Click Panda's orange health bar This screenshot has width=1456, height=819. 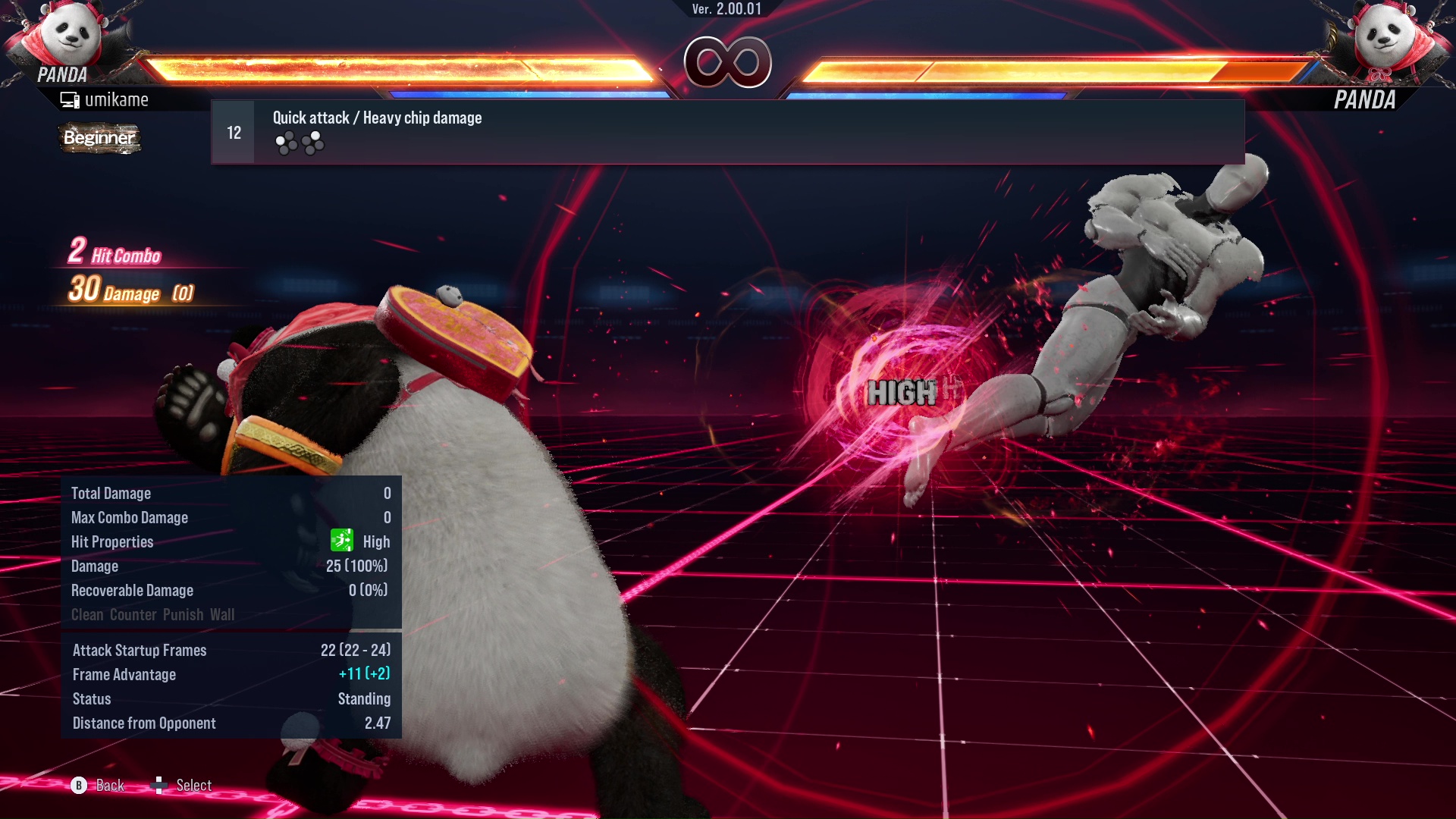379,67
